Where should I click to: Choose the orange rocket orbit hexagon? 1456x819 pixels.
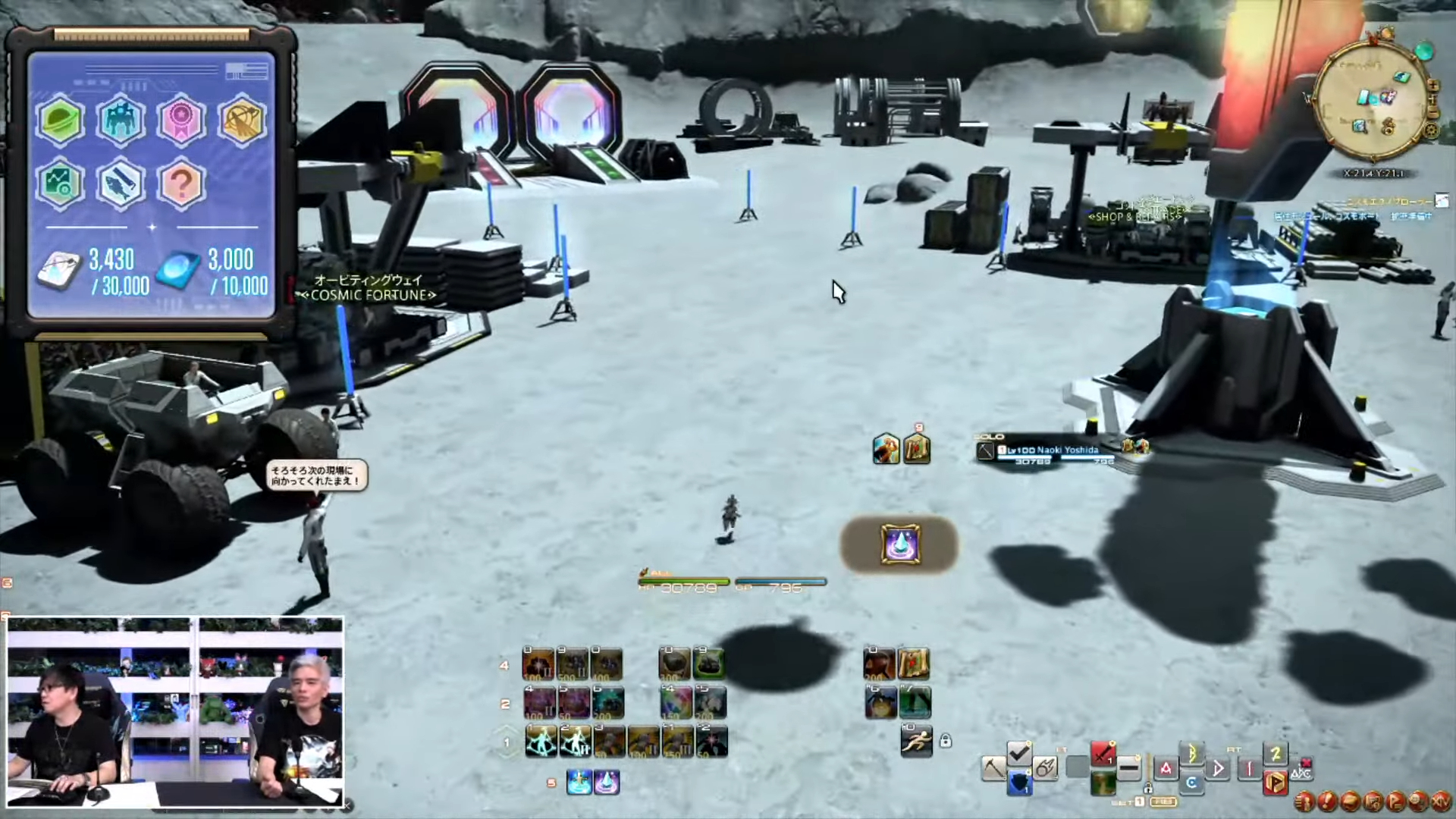pyautogui.click(x=242, y=120)
